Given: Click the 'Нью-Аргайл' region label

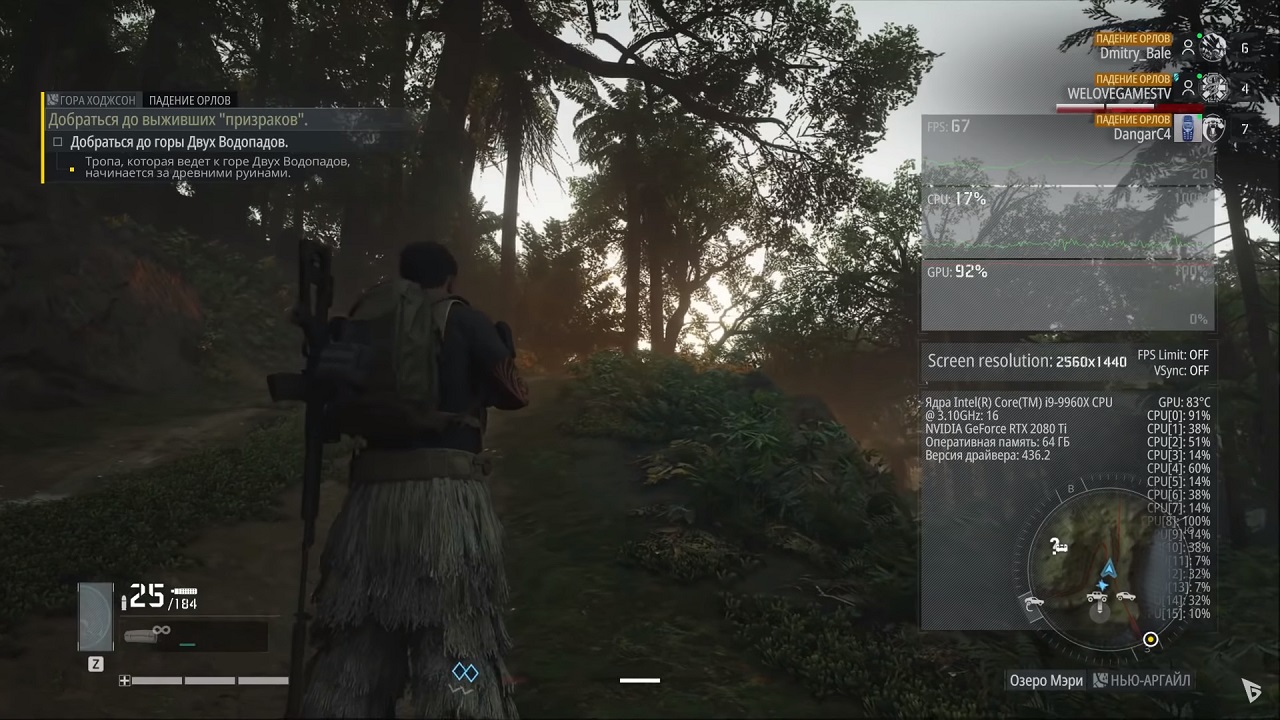Looking at the screenshot, I should pyautogui.click(x=1150, y=680).
